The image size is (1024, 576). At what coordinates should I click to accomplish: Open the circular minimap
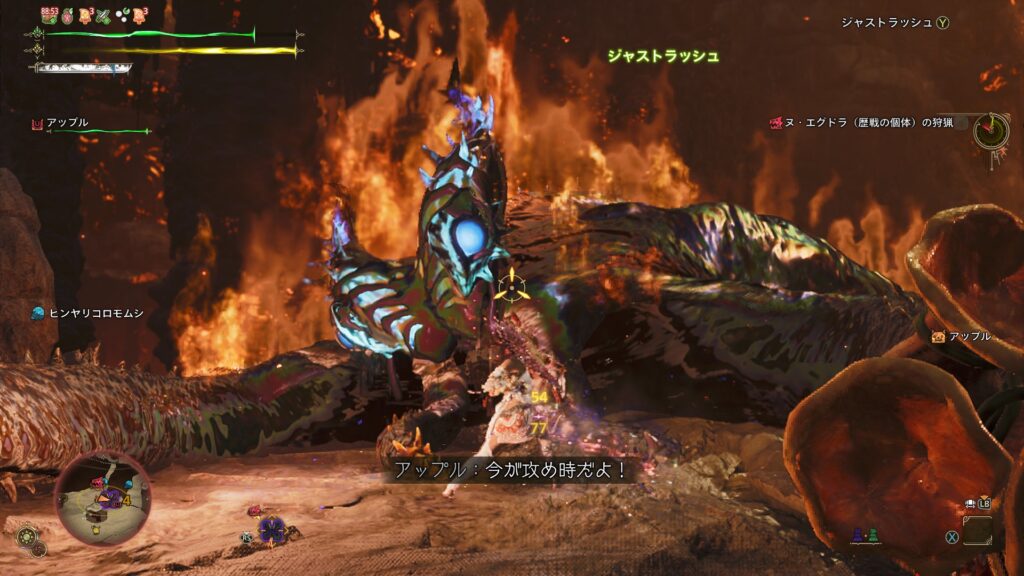103,497
